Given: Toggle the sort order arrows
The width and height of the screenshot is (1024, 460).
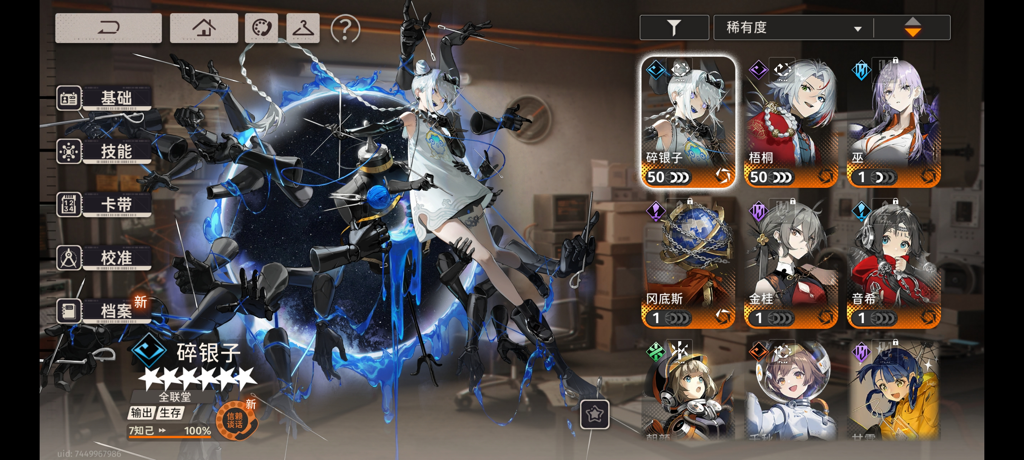Looking at the screenshot, I should (912, 28).
